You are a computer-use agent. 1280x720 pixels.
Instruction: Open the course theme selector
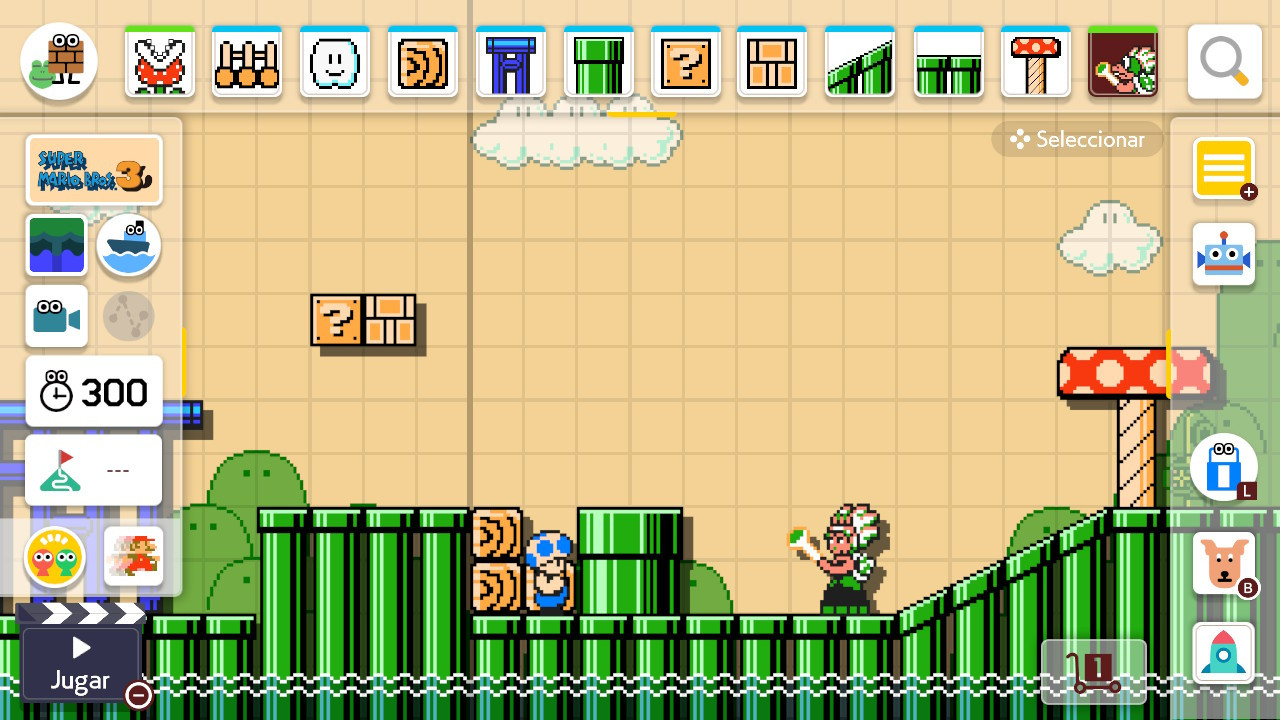click(x=57, y=246)
